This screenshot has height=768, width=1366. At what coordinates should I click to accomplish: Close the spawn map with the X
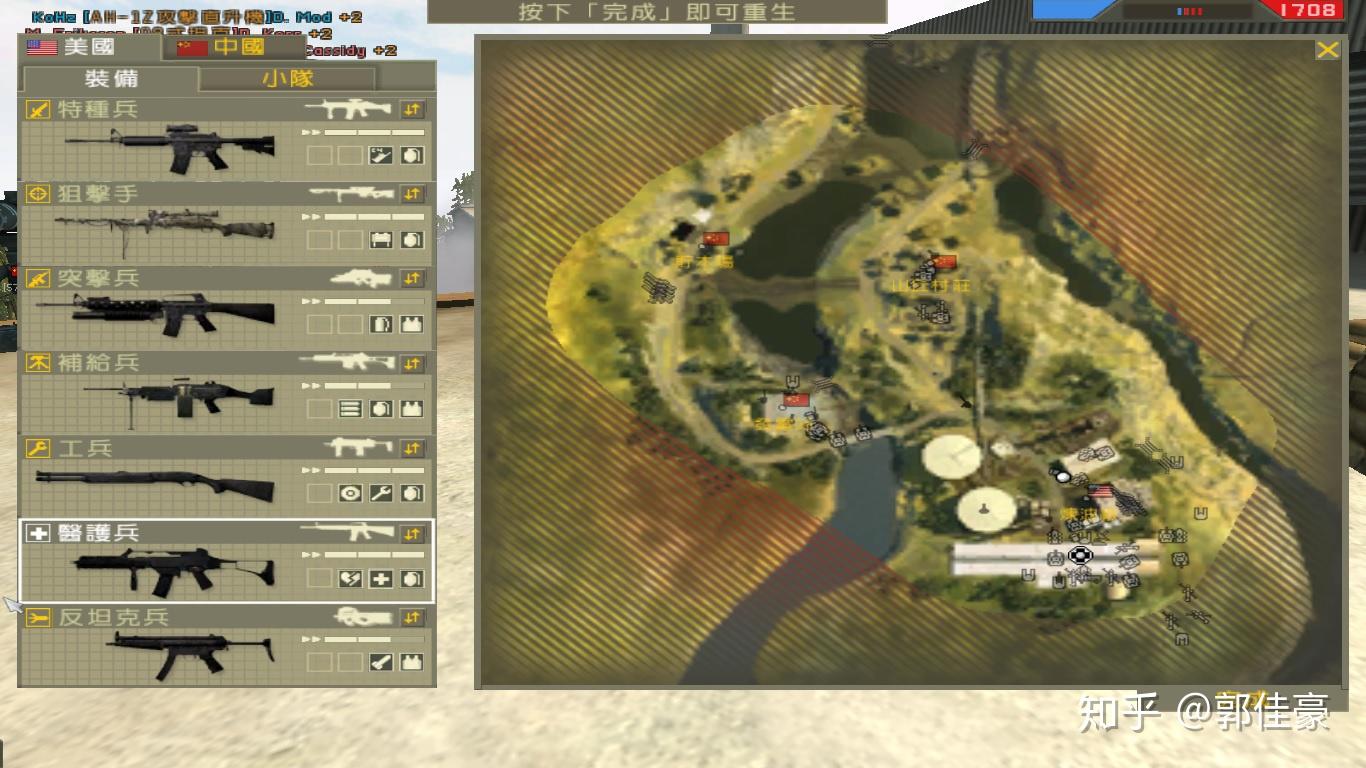click(1327, 50)
